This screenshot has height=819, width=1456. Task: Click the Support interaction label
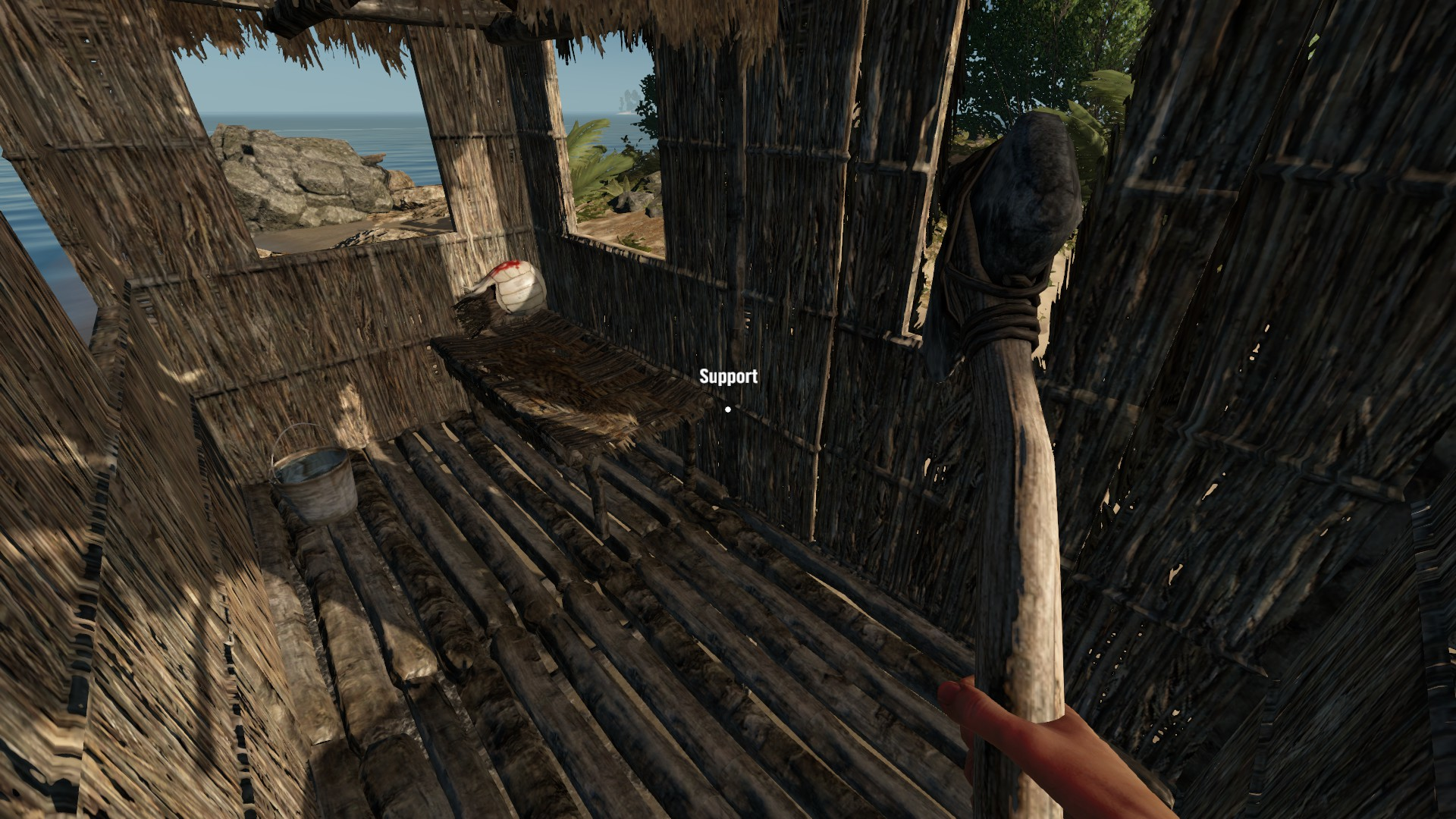[x=728, y=375]
